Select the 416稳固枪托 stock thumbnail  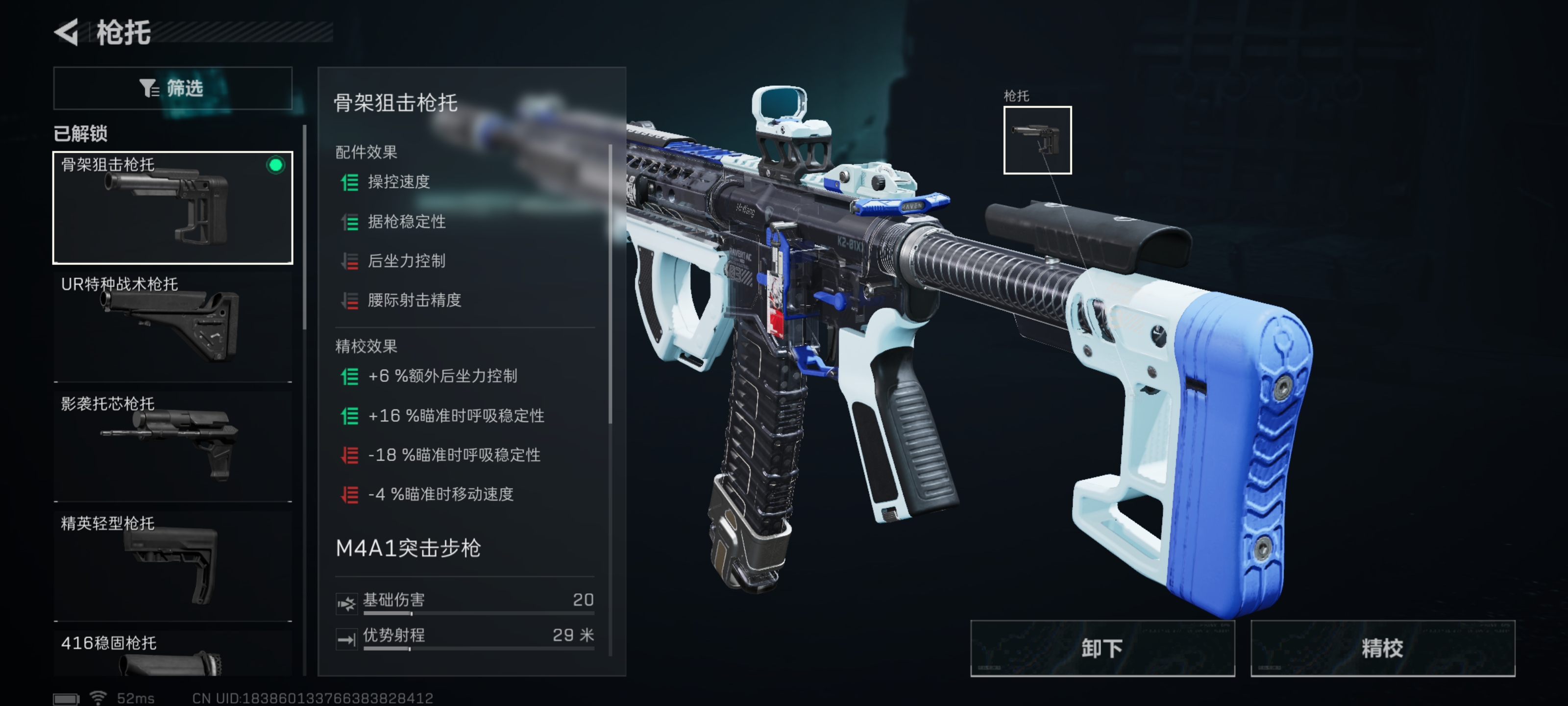(x=173, y=664)
